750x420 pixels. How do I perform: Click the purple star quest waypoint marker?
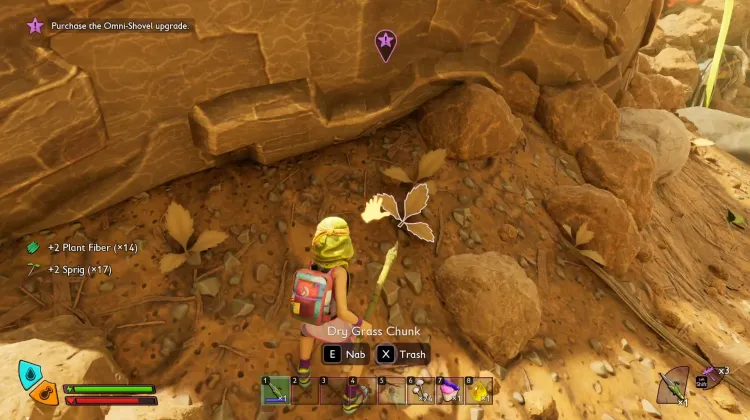point(385,43)
